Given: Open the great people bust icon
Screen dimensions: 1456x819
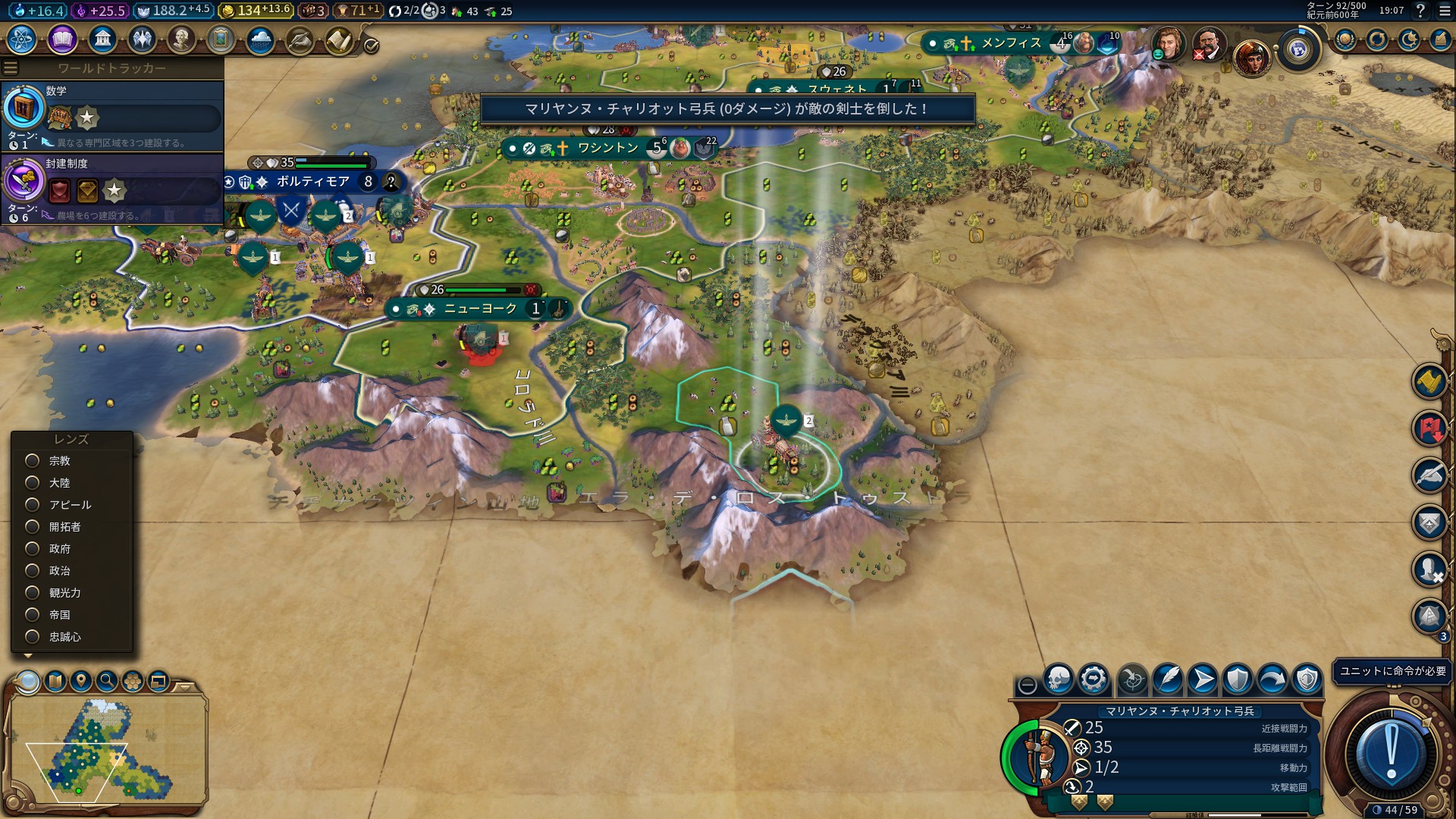Looking at the screenshot, I should pyautogui.click(x=181, y=39).
